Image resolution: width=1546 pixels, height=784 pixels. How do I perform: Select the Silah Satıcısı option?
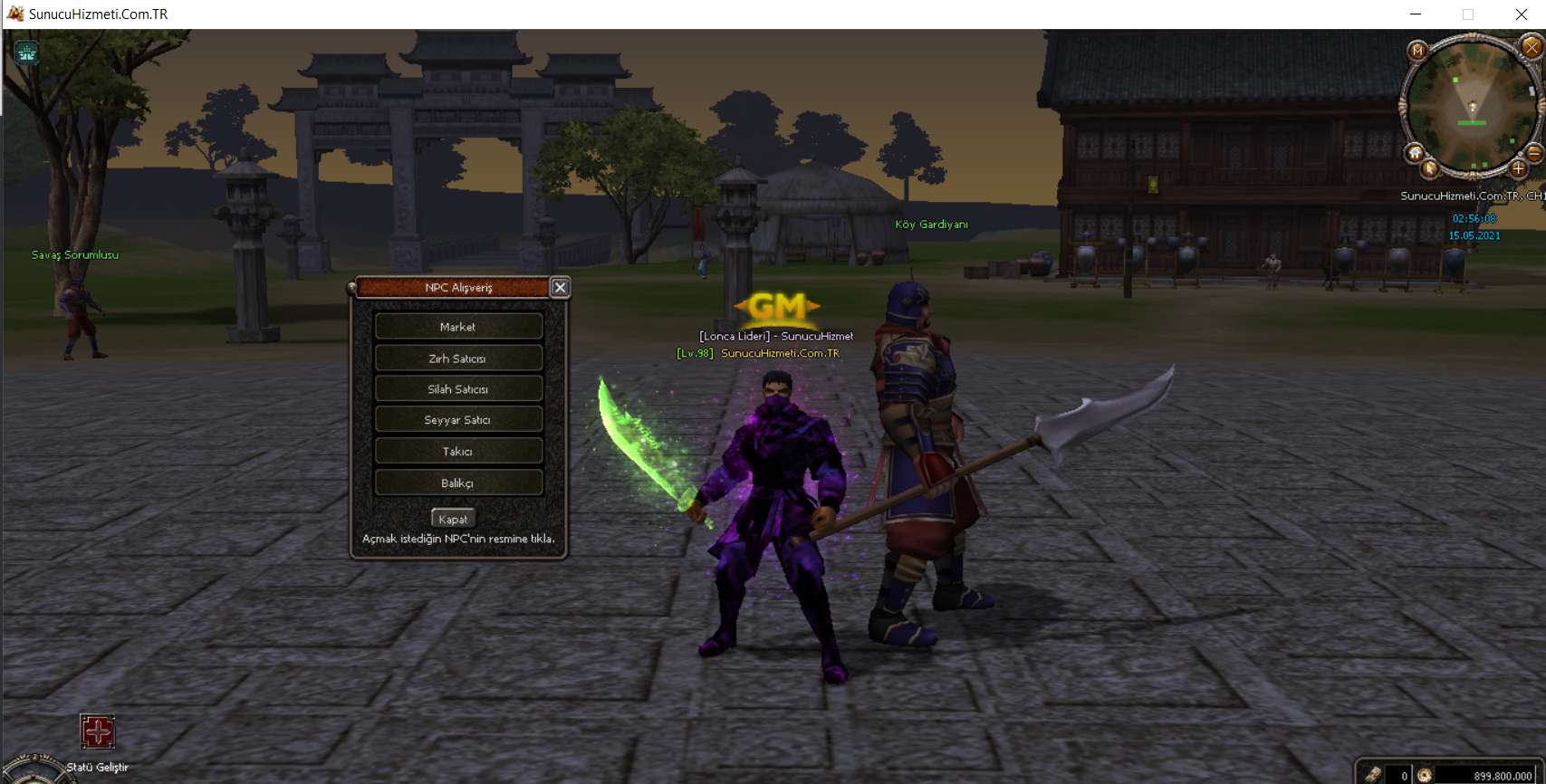point(458,389)
